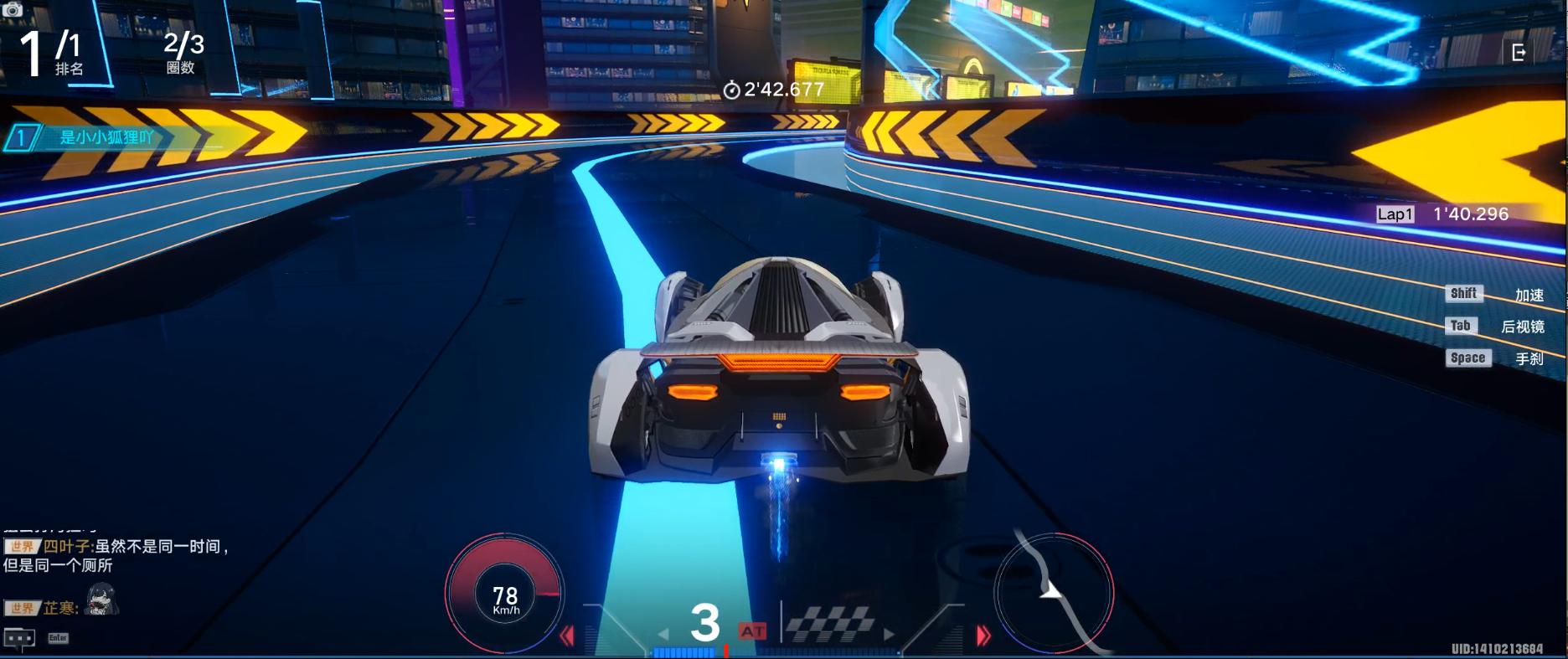This screenshot has width=1568, height=659.
Task: Toggle the AT transmission indicator
Action: 752,631
